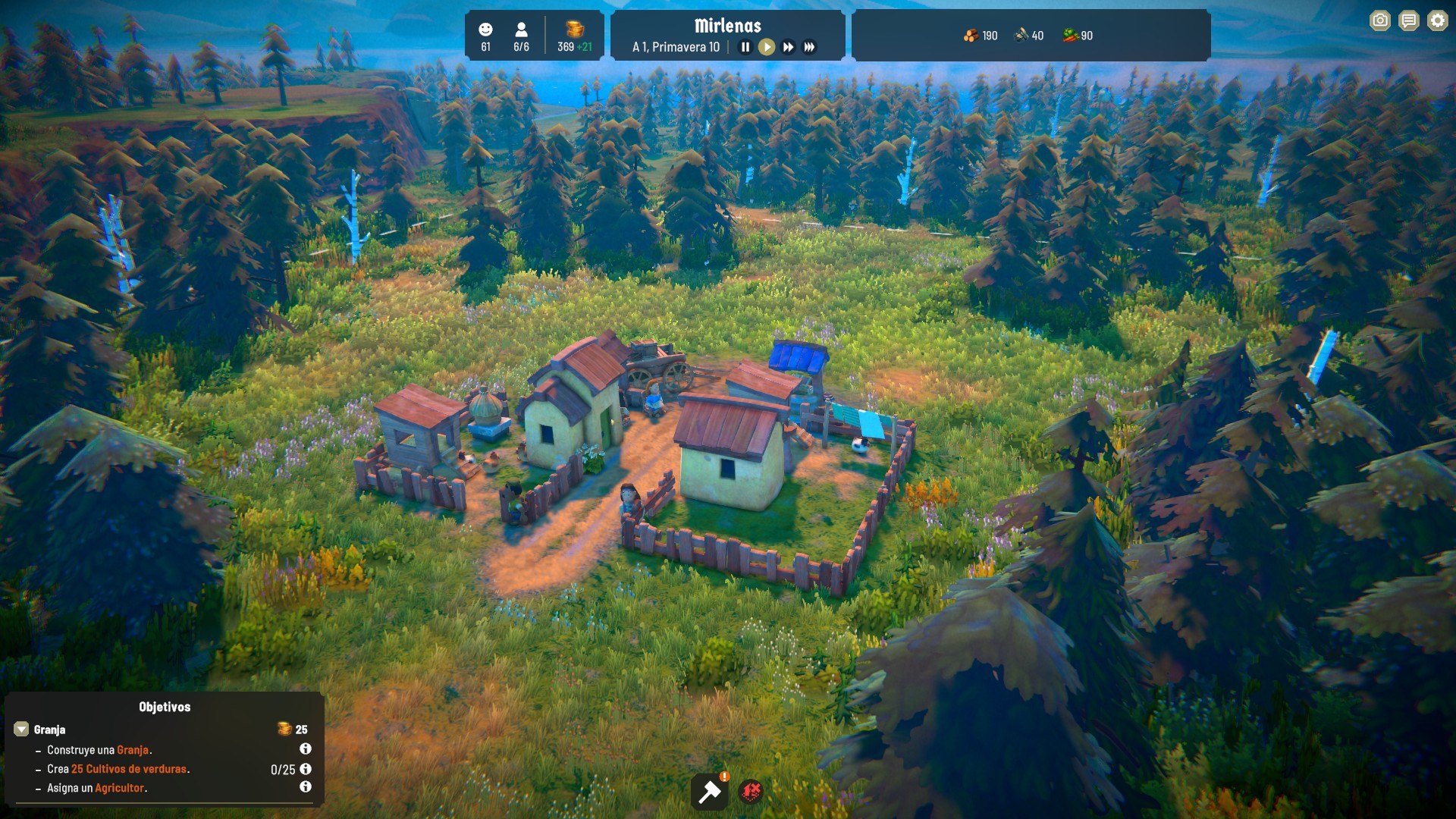Click the population person icon
Viewport: 1456px width, 819px height.
coord(521,30)
